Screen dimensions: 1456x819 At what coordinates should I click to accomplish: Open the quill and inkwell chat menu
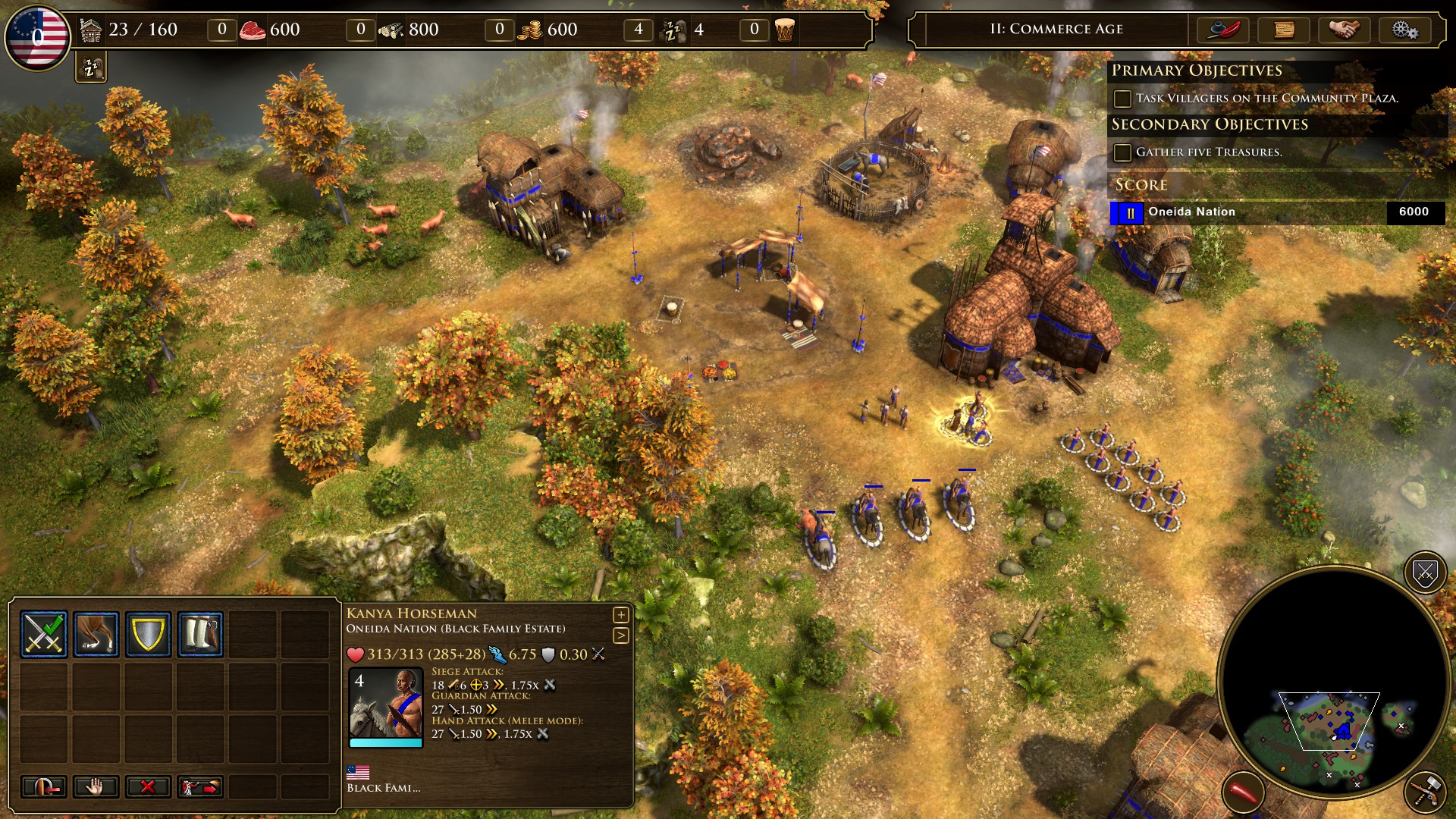[1222, 30]
